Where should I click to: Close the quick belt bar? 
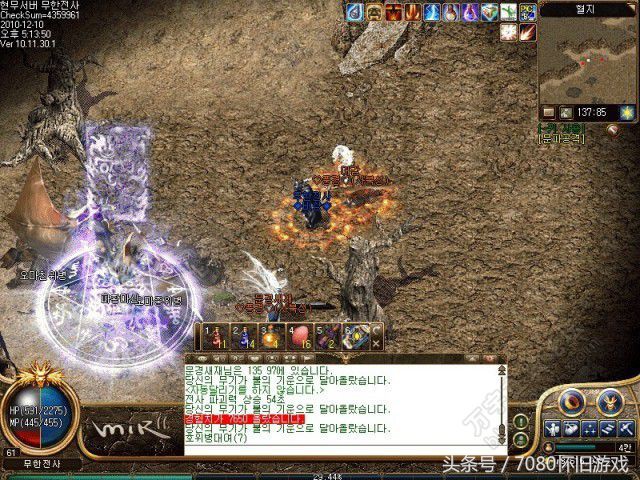click(376, 341)
